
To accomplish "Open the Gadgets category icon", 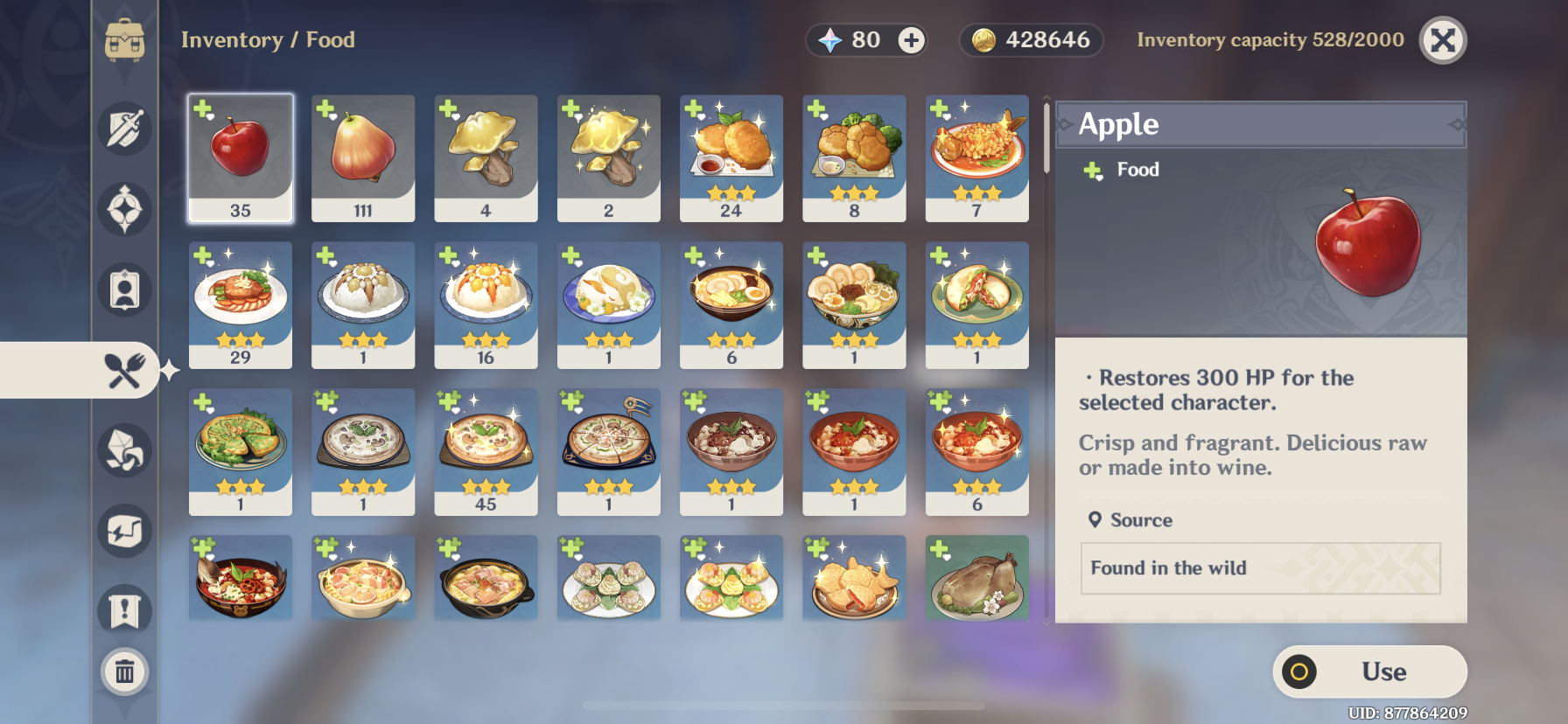I will (125, 530).
